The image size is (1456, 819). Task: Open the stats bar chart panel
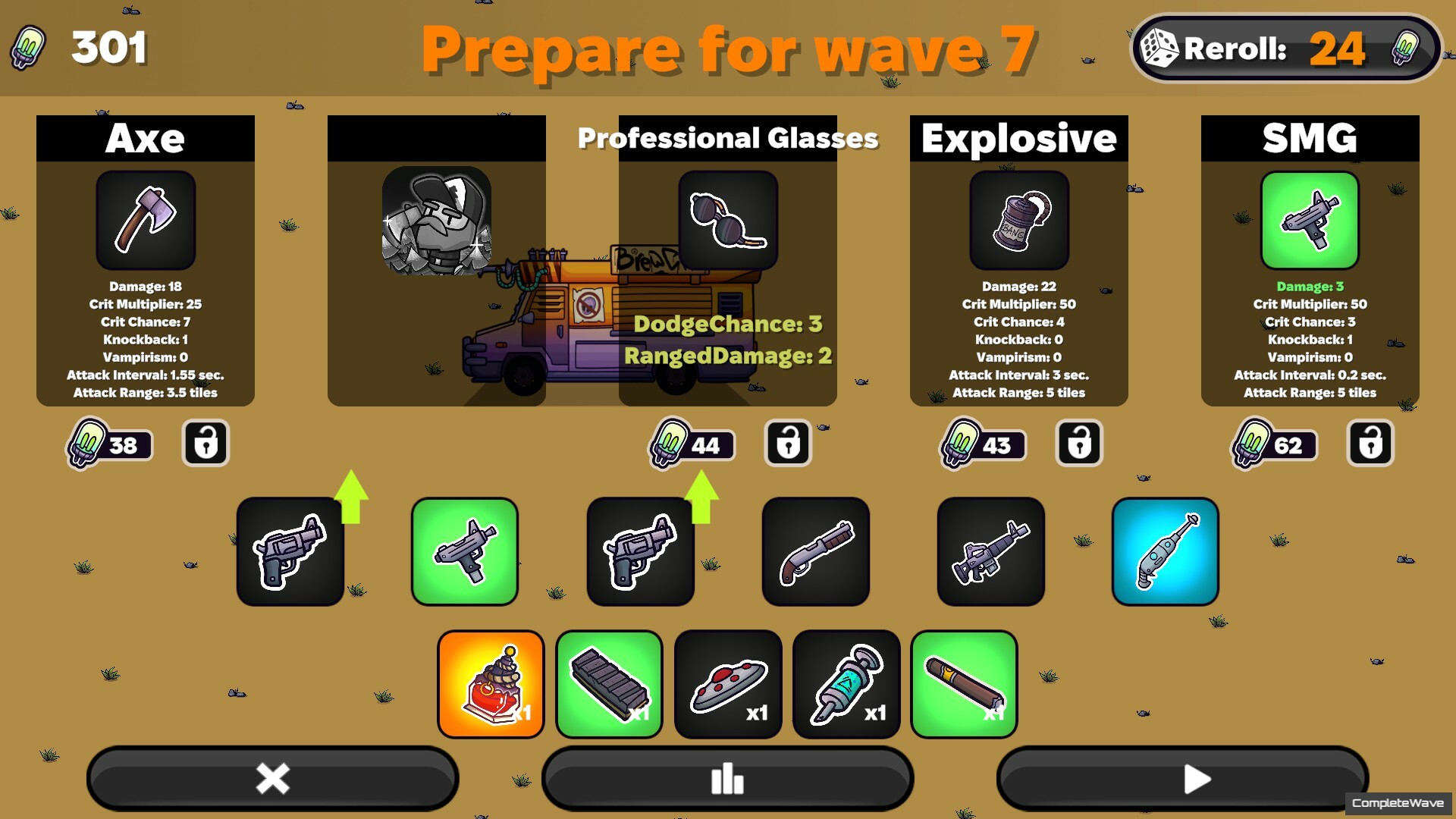pyautogui.click(x=727, y=778)
